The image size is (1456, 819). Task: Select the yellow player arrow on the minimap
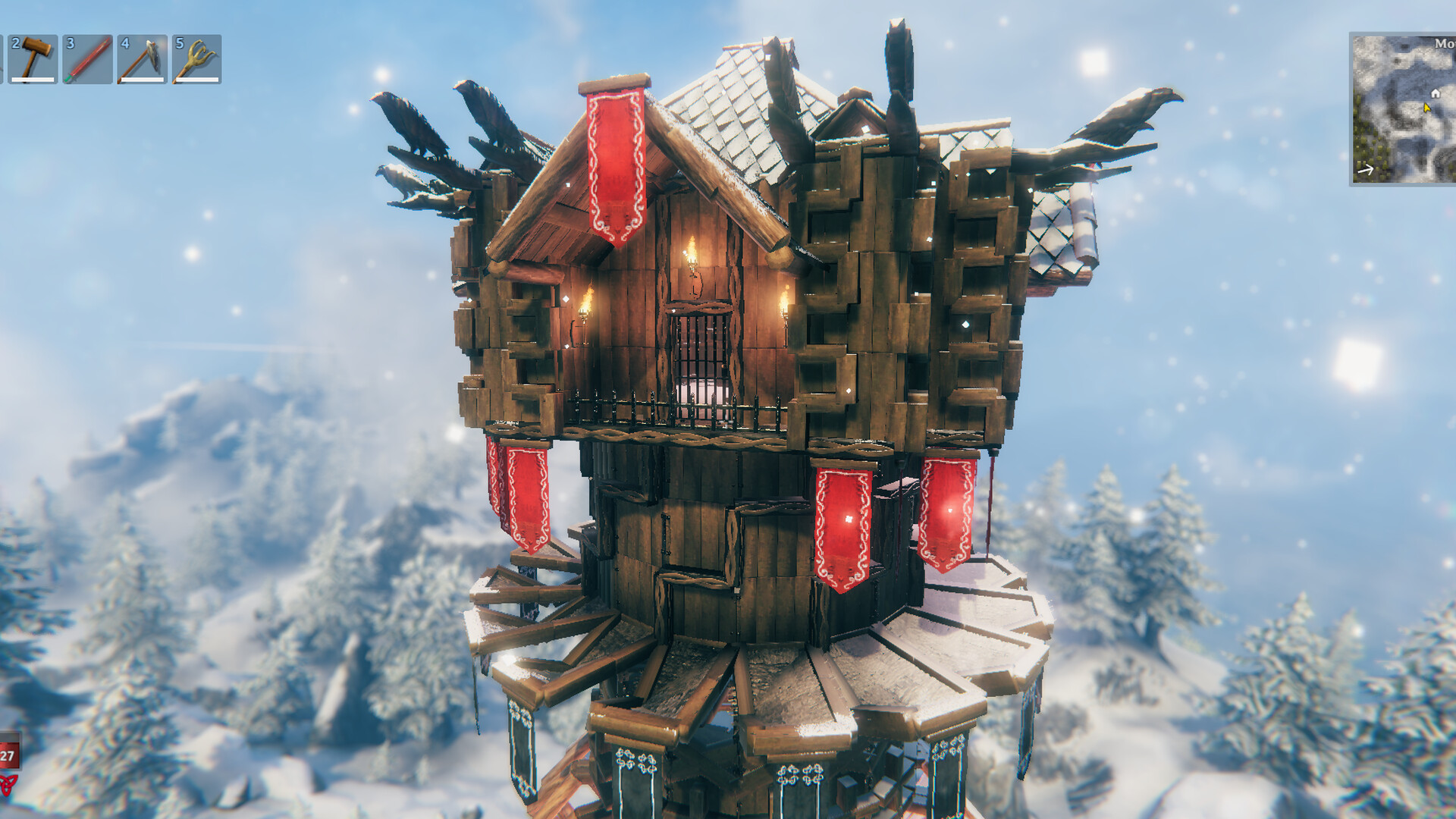pos(1427,108)
